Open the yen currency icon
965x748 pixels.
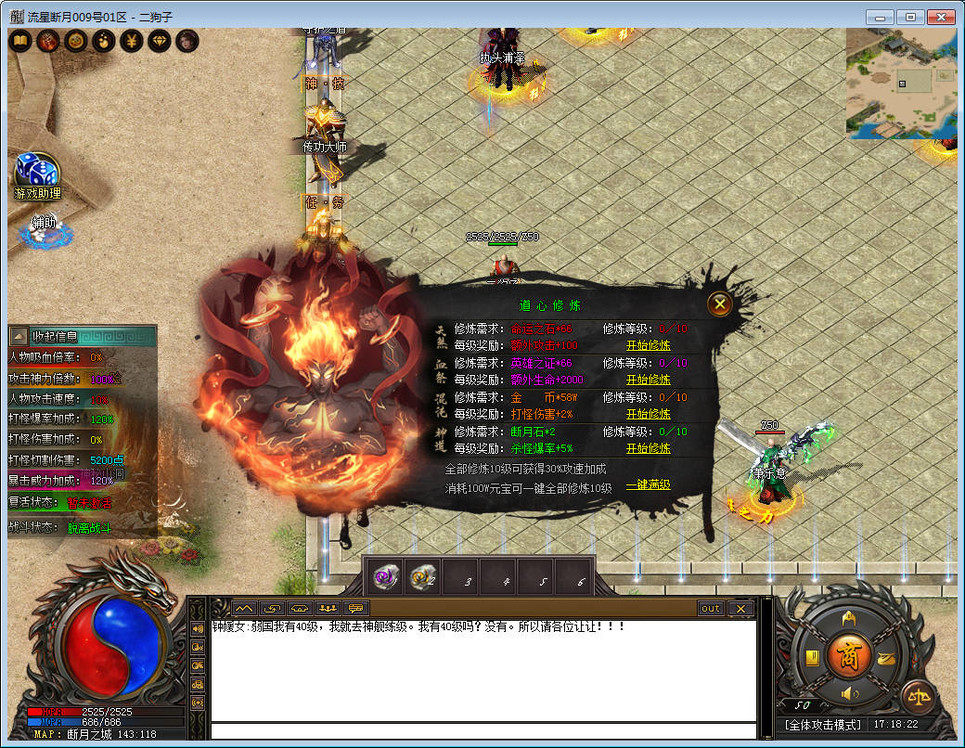tap(131, 41)
